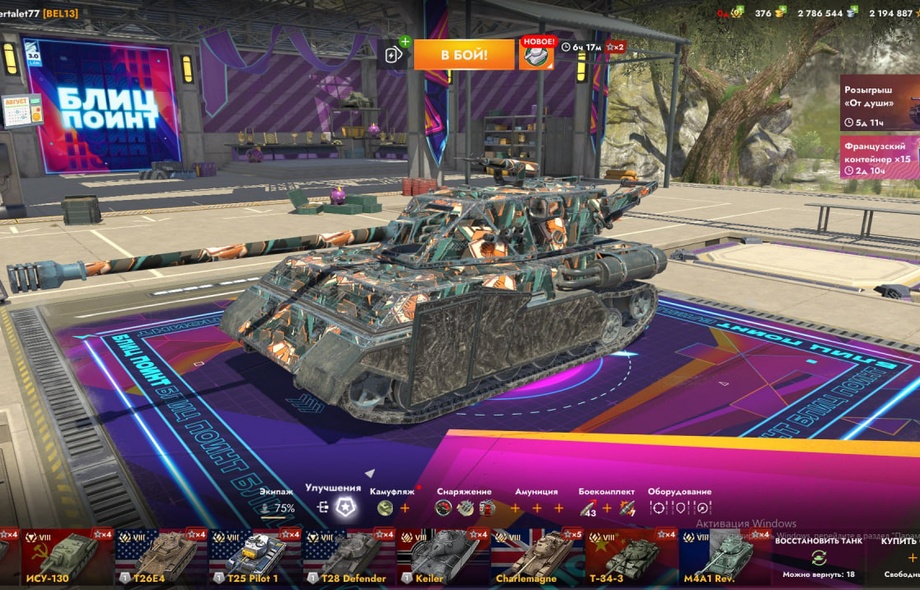Open the game mode selector marked НОВОЕ!
The height and width of the screenshot is (590, 920).
pos(536,54)
